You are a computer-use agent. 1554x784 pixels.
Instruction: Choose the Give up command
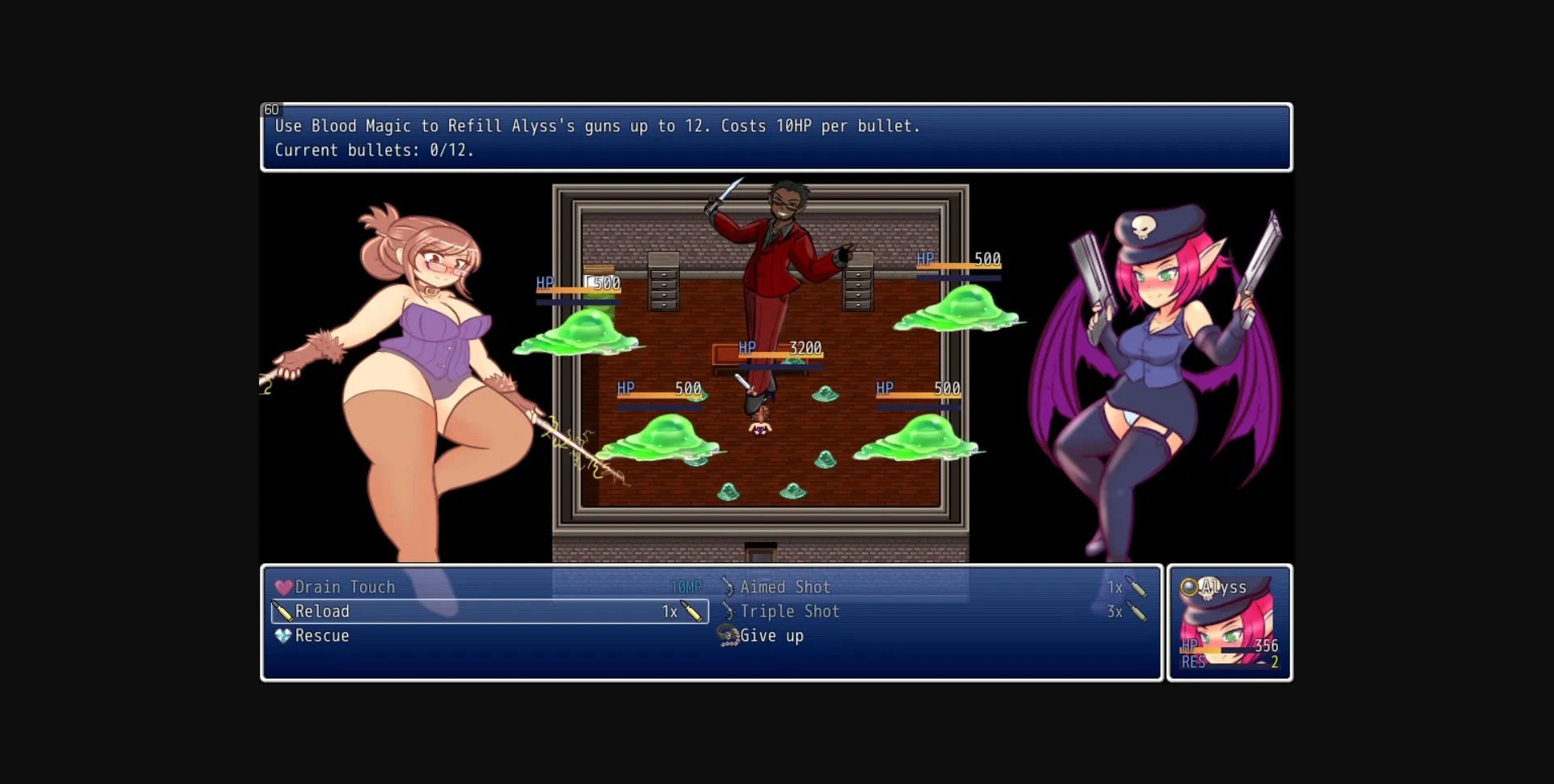point(773,636)
